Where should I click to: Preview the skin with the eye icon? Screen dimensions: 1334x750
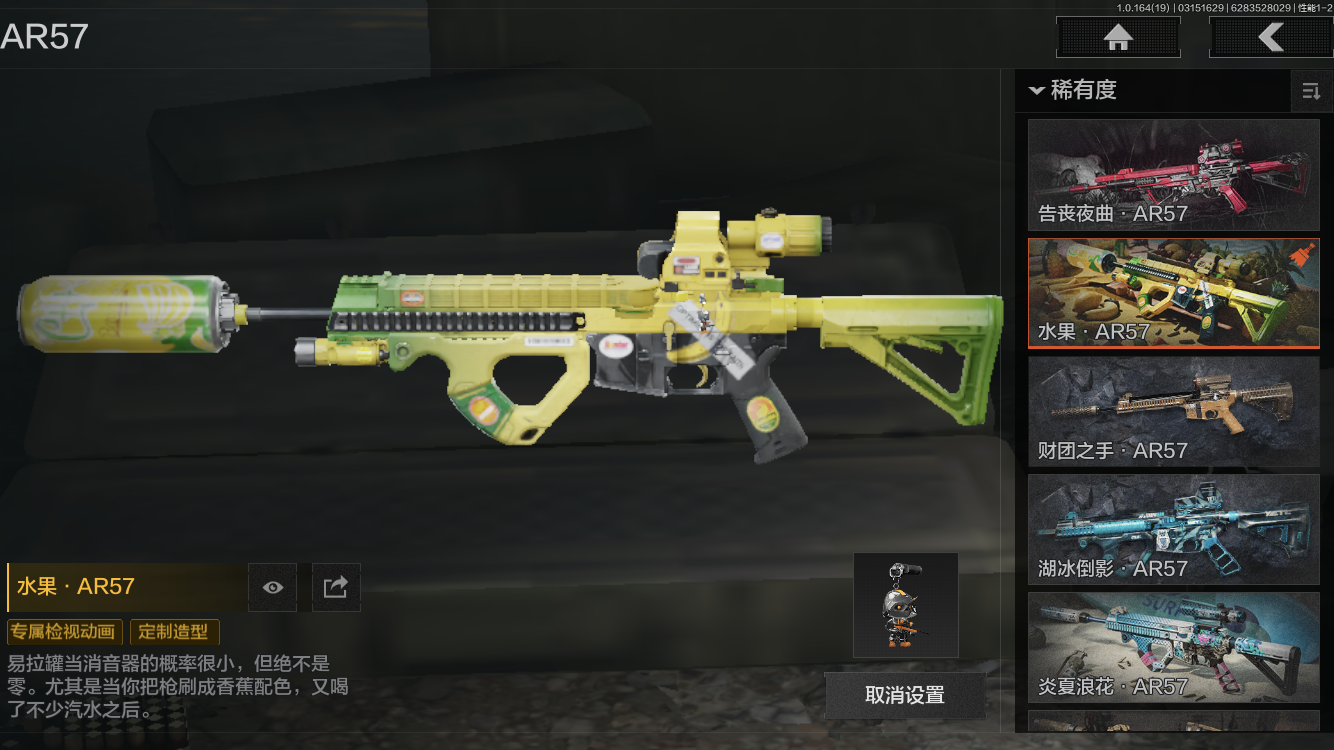tap(273, 587)
